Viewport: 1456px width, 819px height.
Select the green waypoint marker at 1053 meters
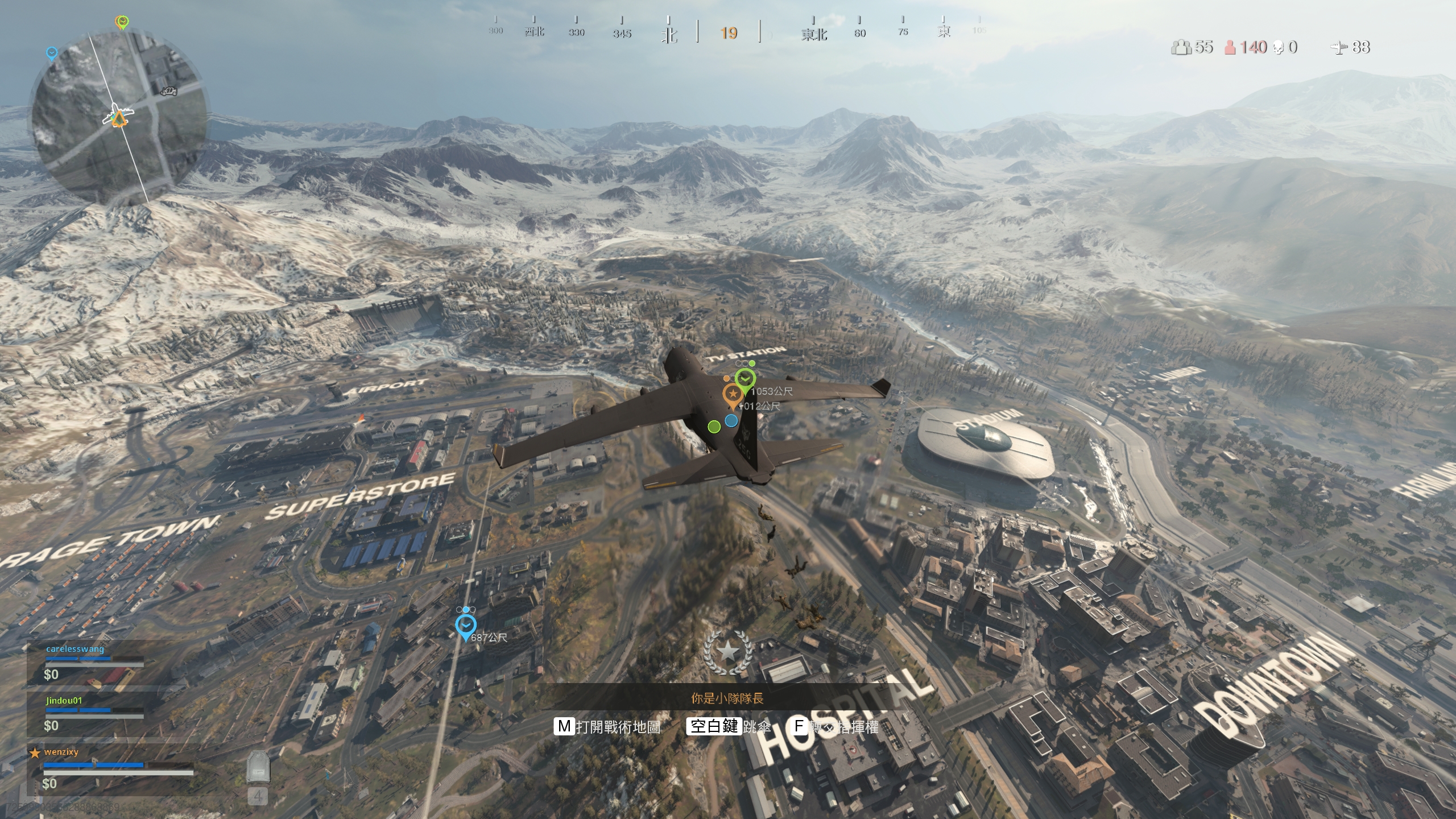coord(744,378)
